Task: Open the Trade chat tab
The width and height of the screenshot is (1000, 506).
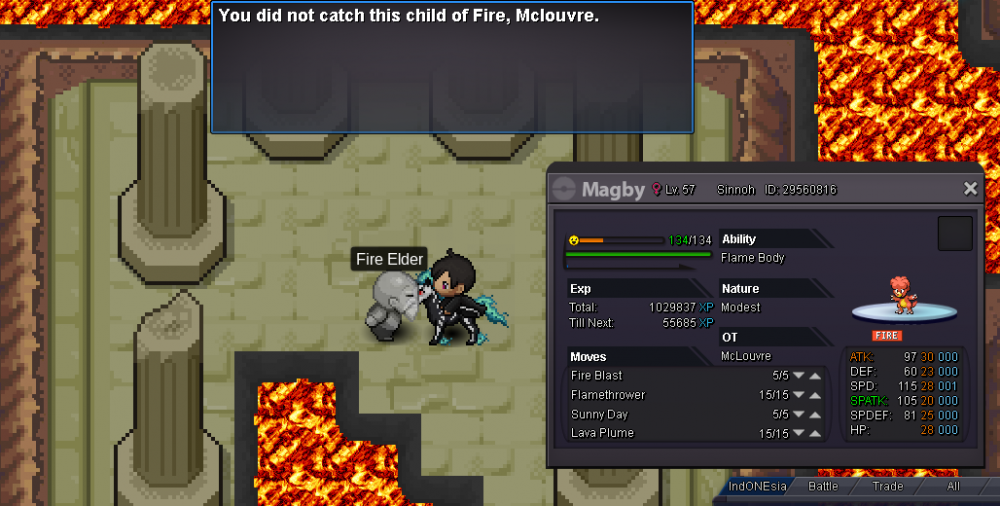Action: coord(887,486)
